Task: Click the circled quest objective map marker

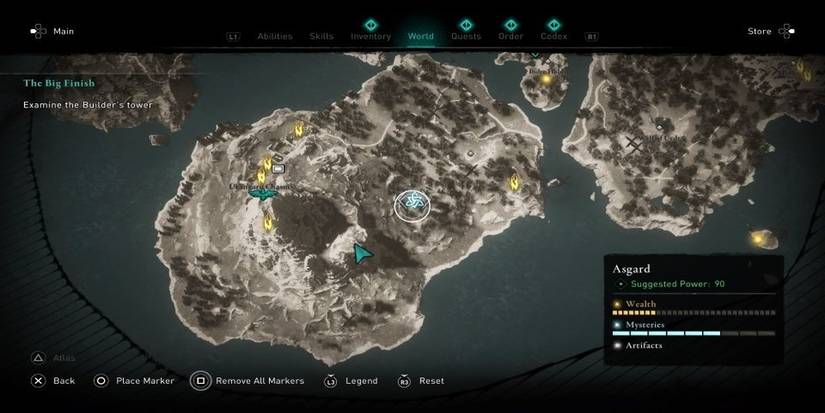Action: click(412, 205)
